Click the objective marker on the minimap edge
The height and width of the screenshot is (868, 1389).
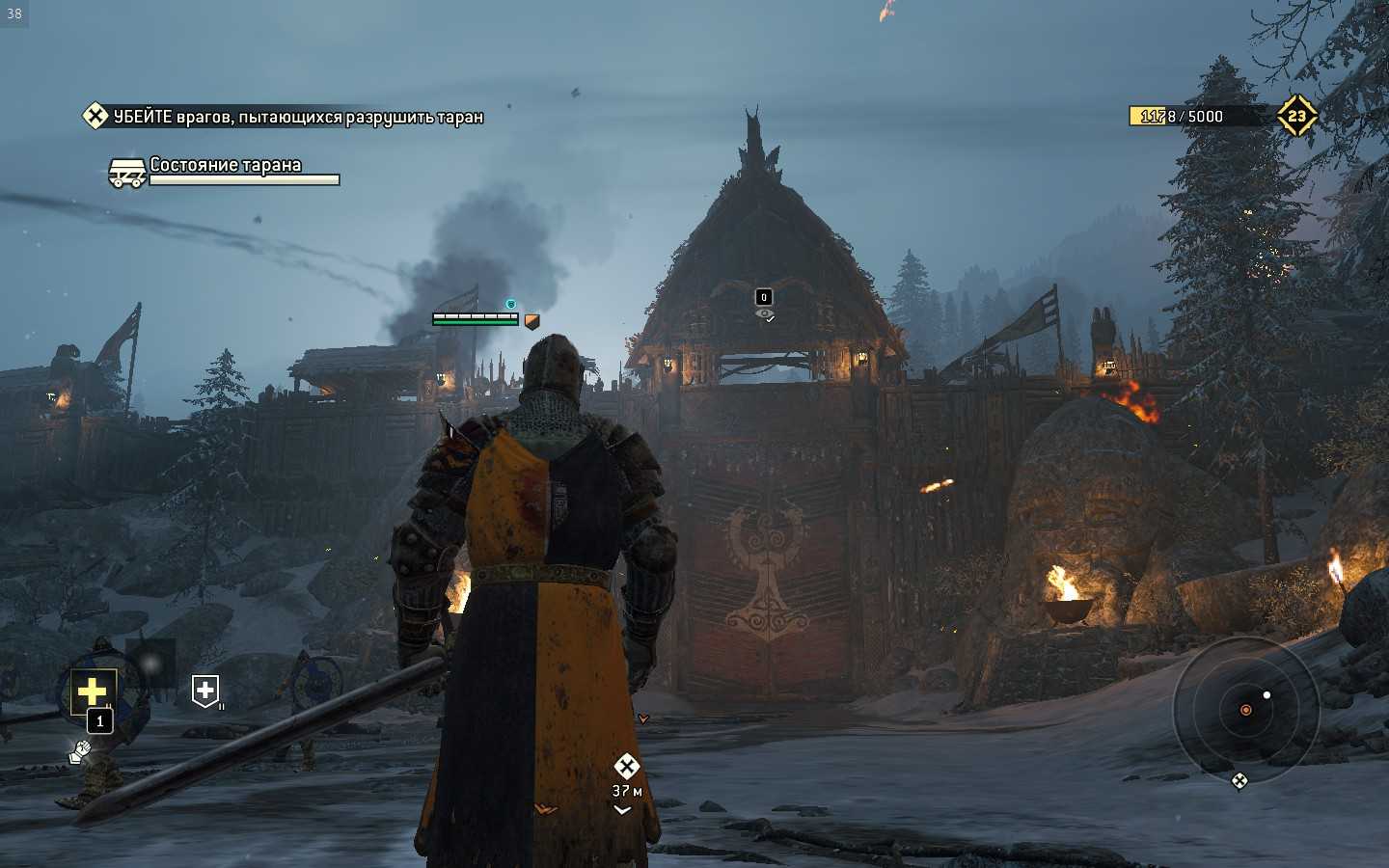click(x=1239, y=780)
